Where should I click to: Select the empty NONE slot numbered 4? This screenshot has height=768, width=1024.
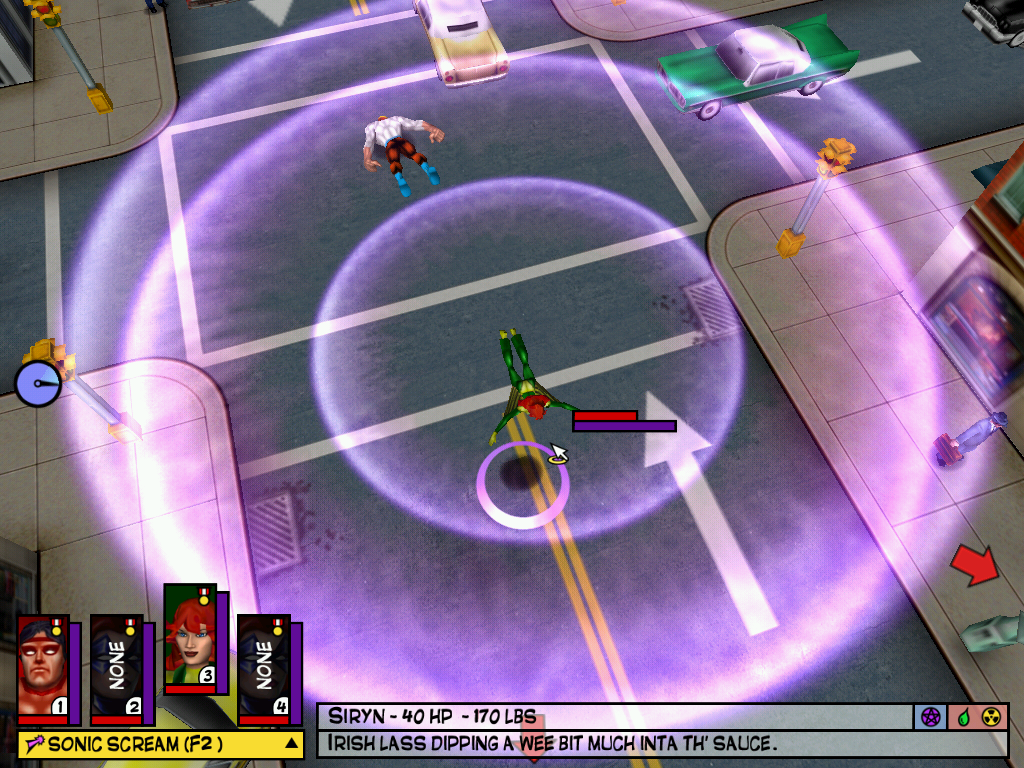pyautogui.click(x=263, y=666)
